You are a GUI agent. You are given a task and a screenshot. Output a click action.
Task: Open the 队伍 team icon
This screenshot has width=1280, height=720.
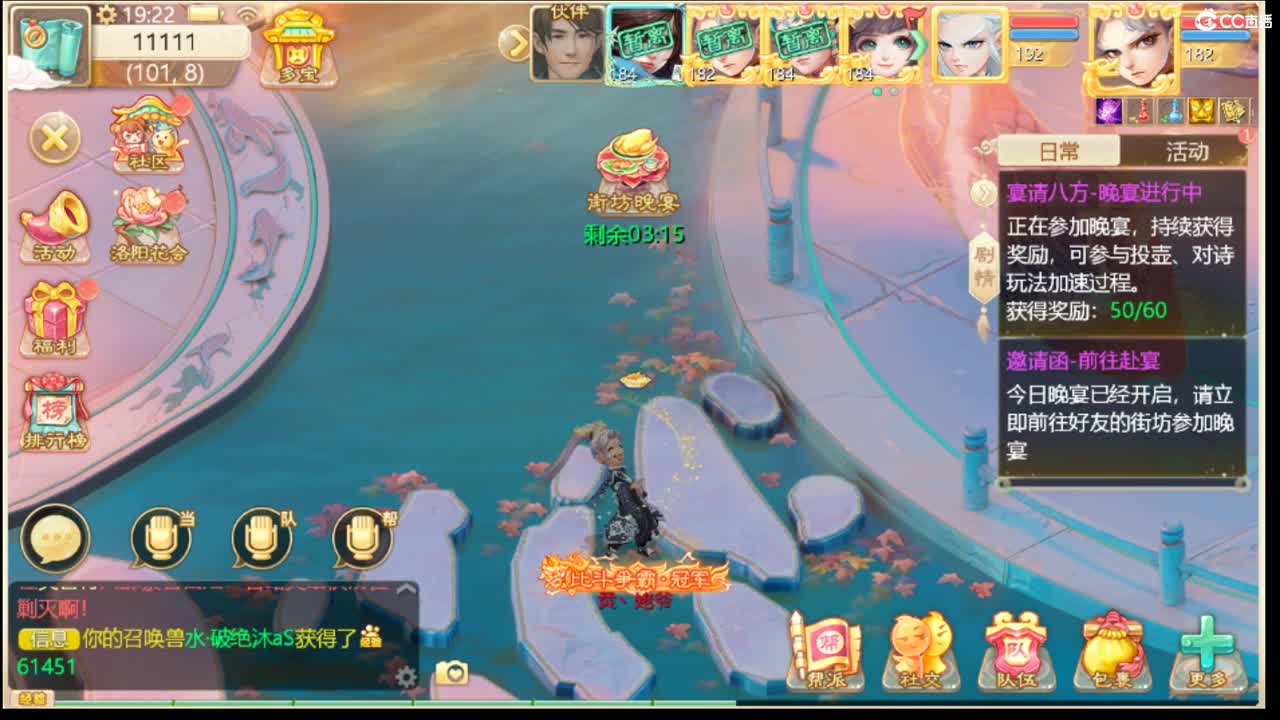[1016, 652]
